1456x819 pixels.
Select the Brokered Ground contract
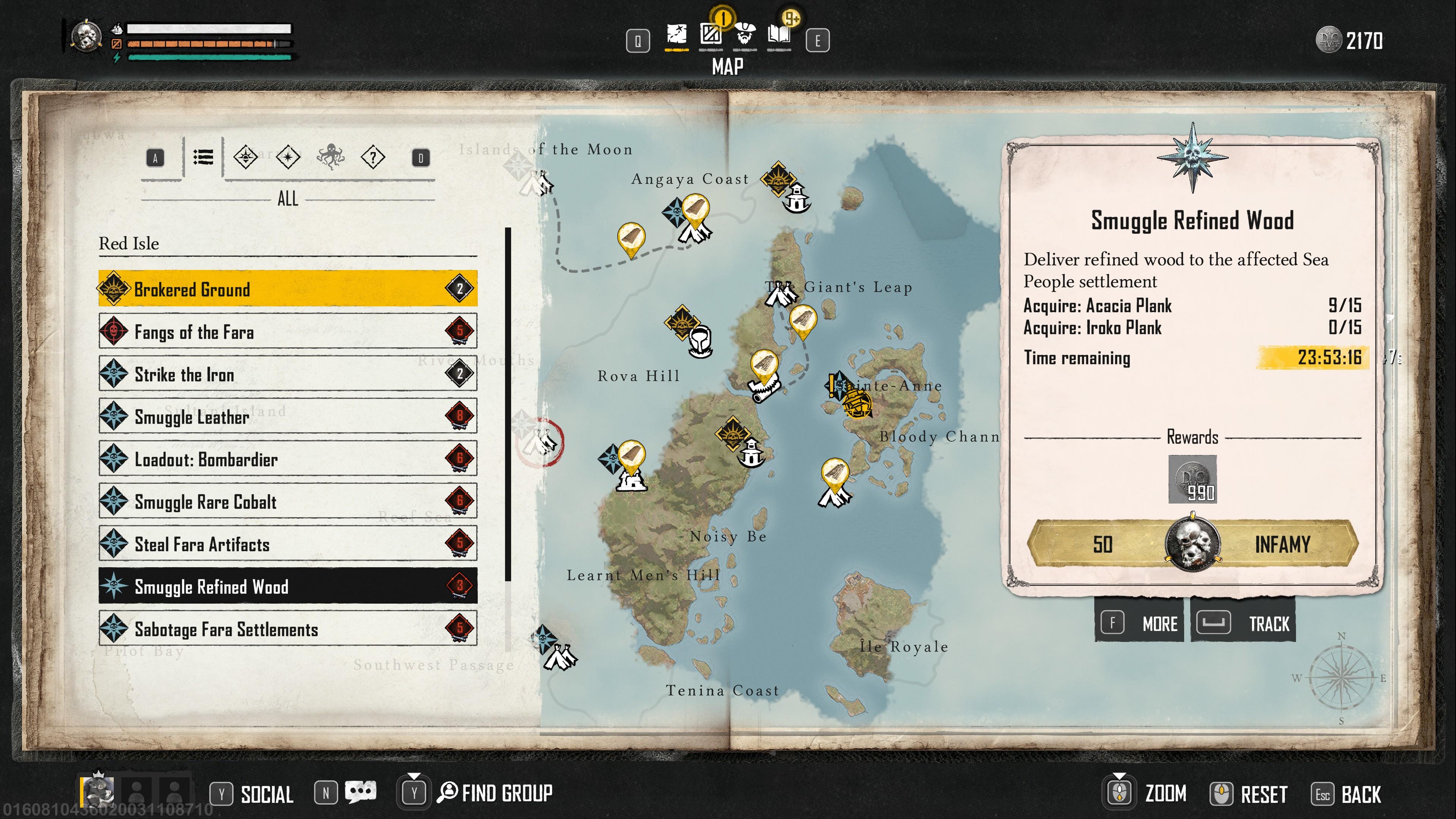tap(287, 289)
